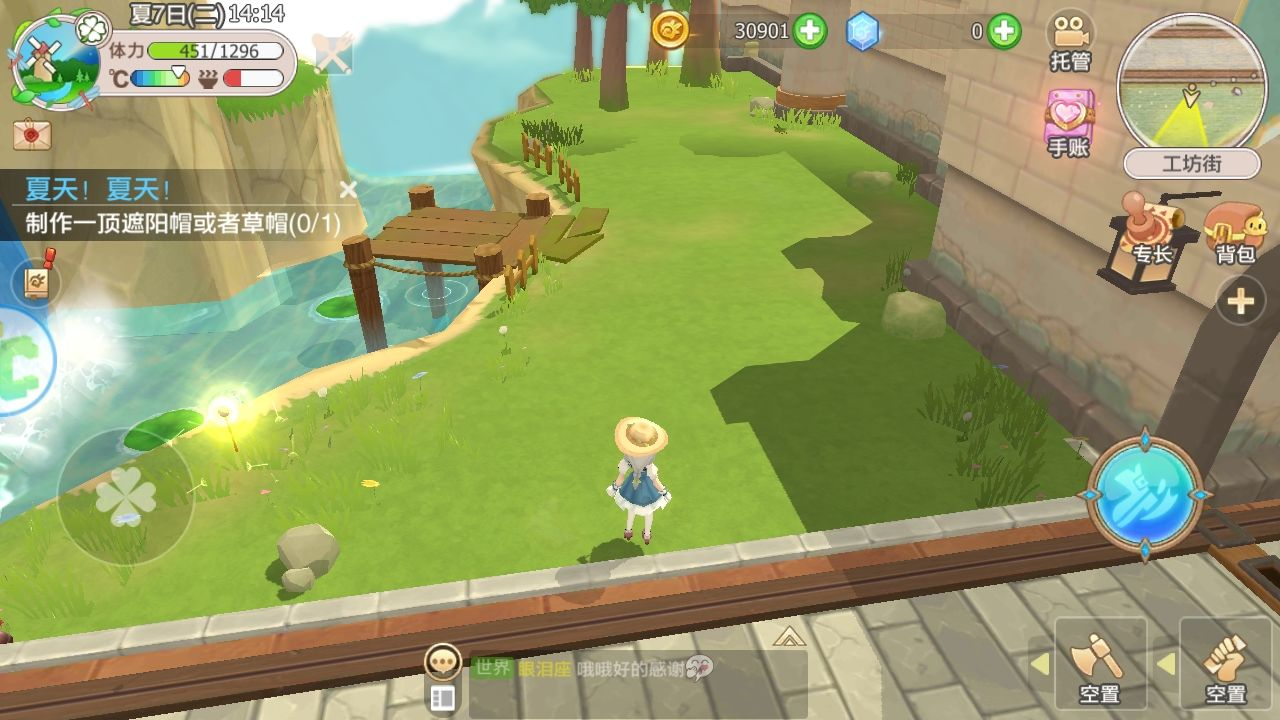
Task: Close the 夏天！夏天！ quest tracker
Action: [x=348, y=189]
